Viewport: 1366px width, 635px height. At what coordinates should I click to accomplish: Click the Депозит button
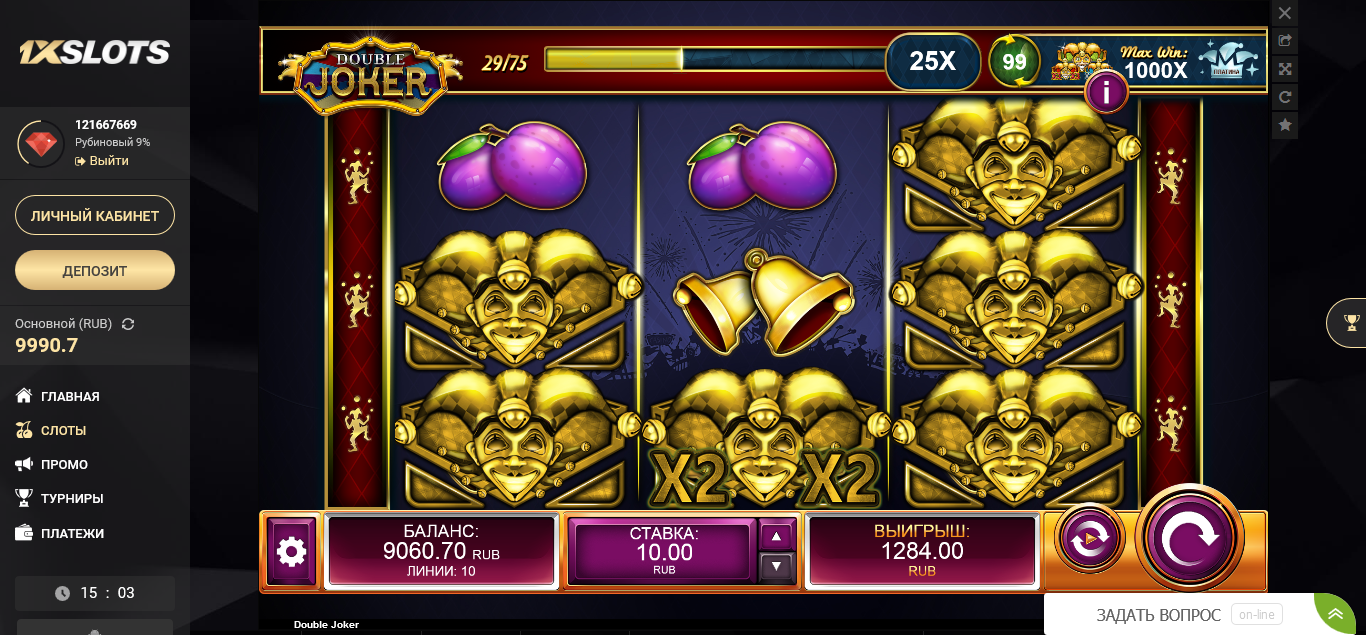95,270
